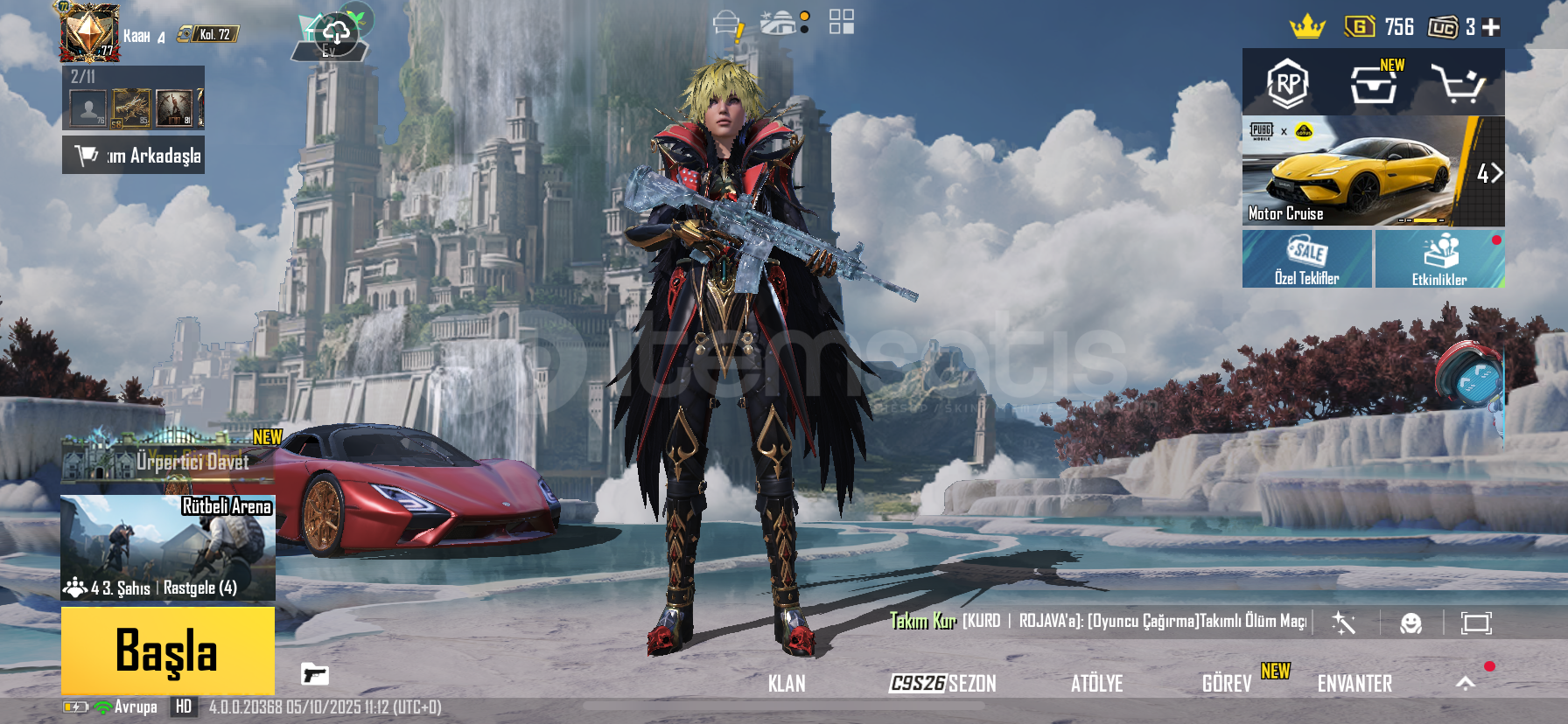Open the GÖREV missions menu

(1226, 684)
